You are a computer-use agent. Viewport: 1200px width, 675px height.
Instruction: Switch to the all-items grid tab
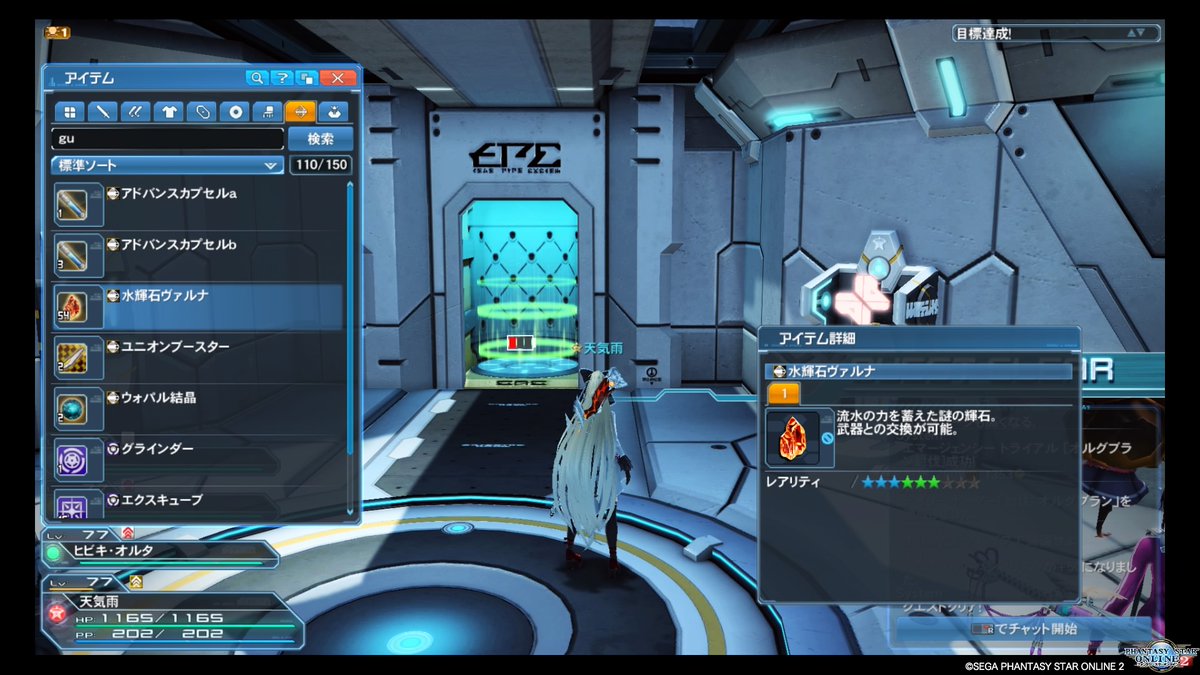click(69, 111)
